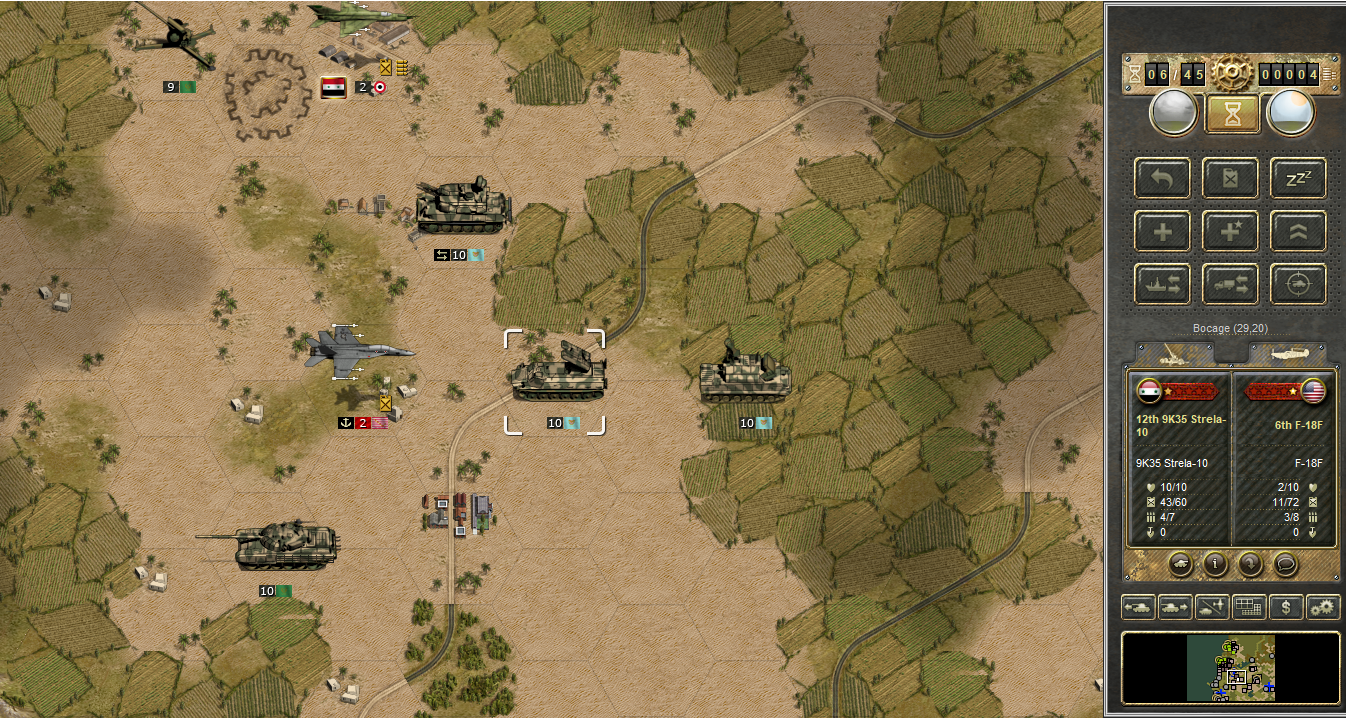1346x718 pixels.
Task: Toggle naval embark with the ship button
Action: (x=1162, y=284)
